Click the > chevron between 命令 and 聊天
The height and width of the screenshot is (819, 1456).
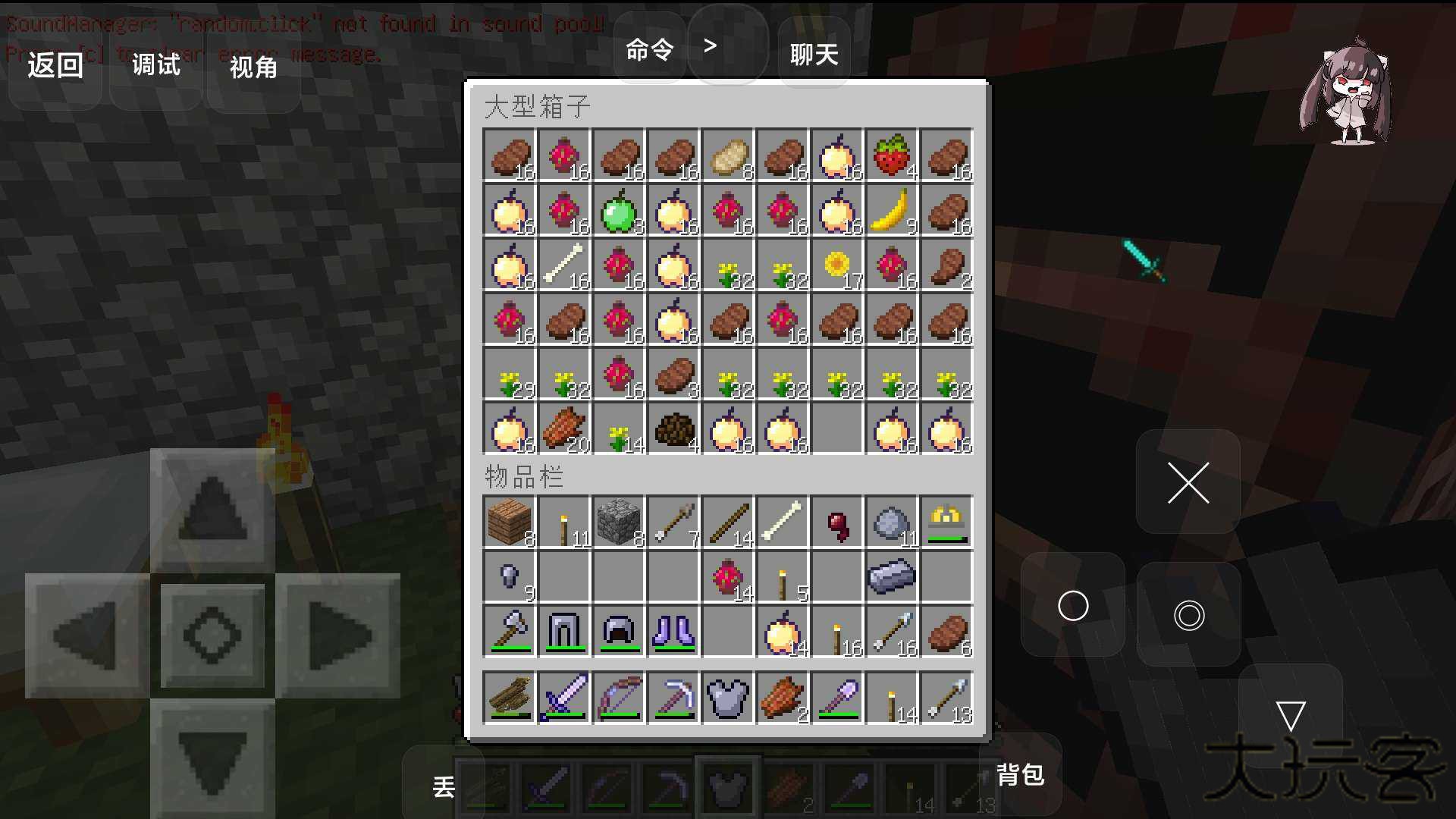click(x=711, y=45)
